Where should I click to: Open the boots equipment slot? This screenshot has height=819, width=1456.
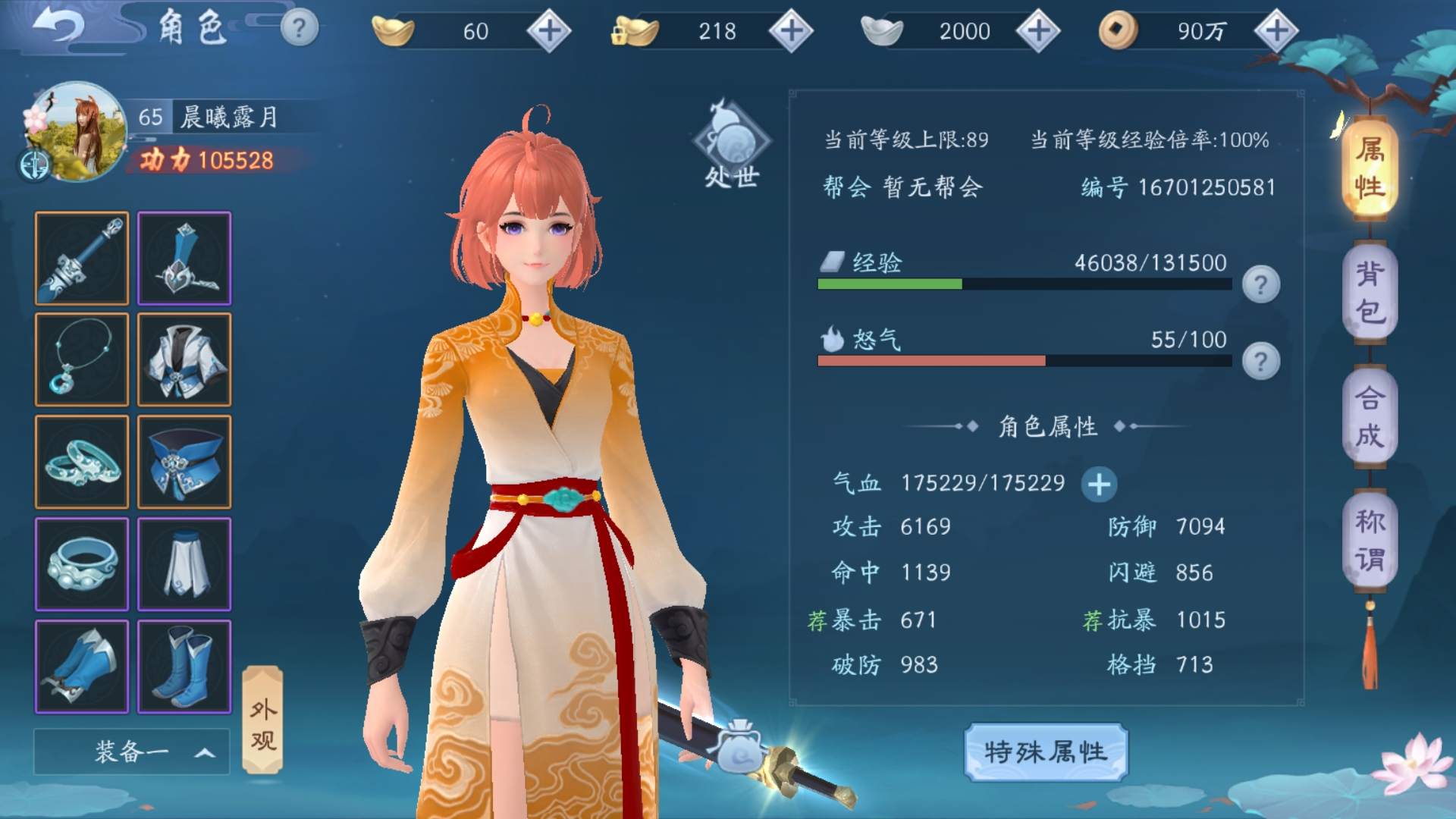(x=184, y=665)
